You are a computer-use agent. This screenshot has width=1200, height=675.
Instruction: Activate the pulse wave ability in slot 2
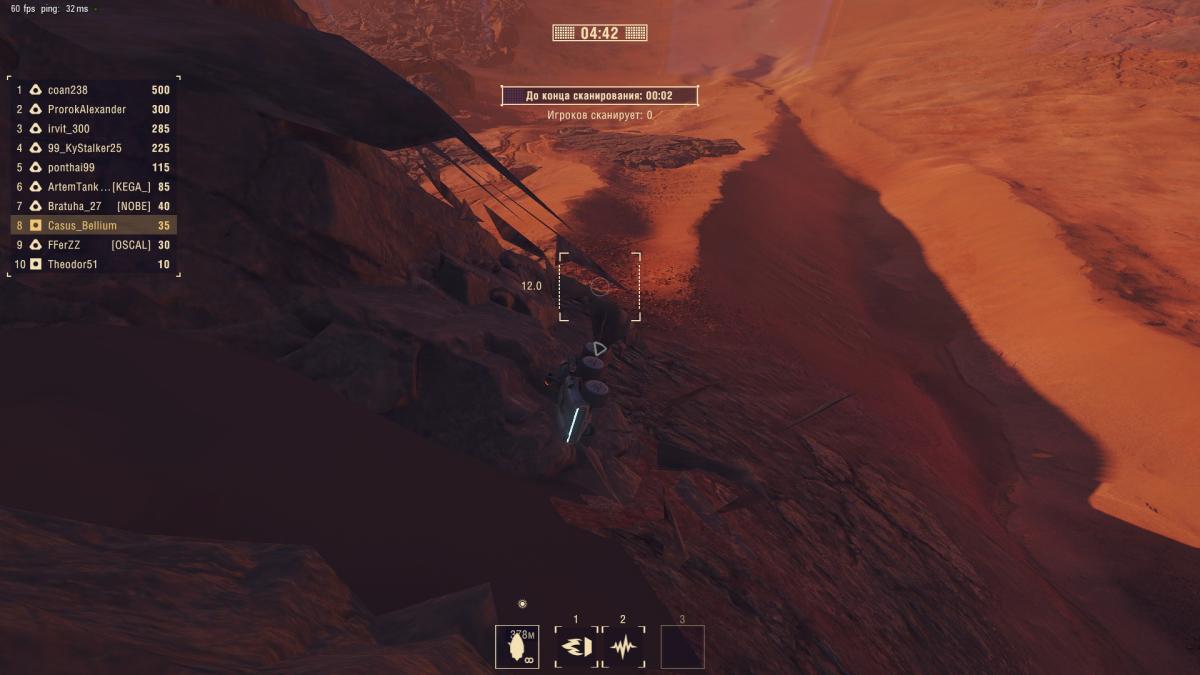coord(623,647)
